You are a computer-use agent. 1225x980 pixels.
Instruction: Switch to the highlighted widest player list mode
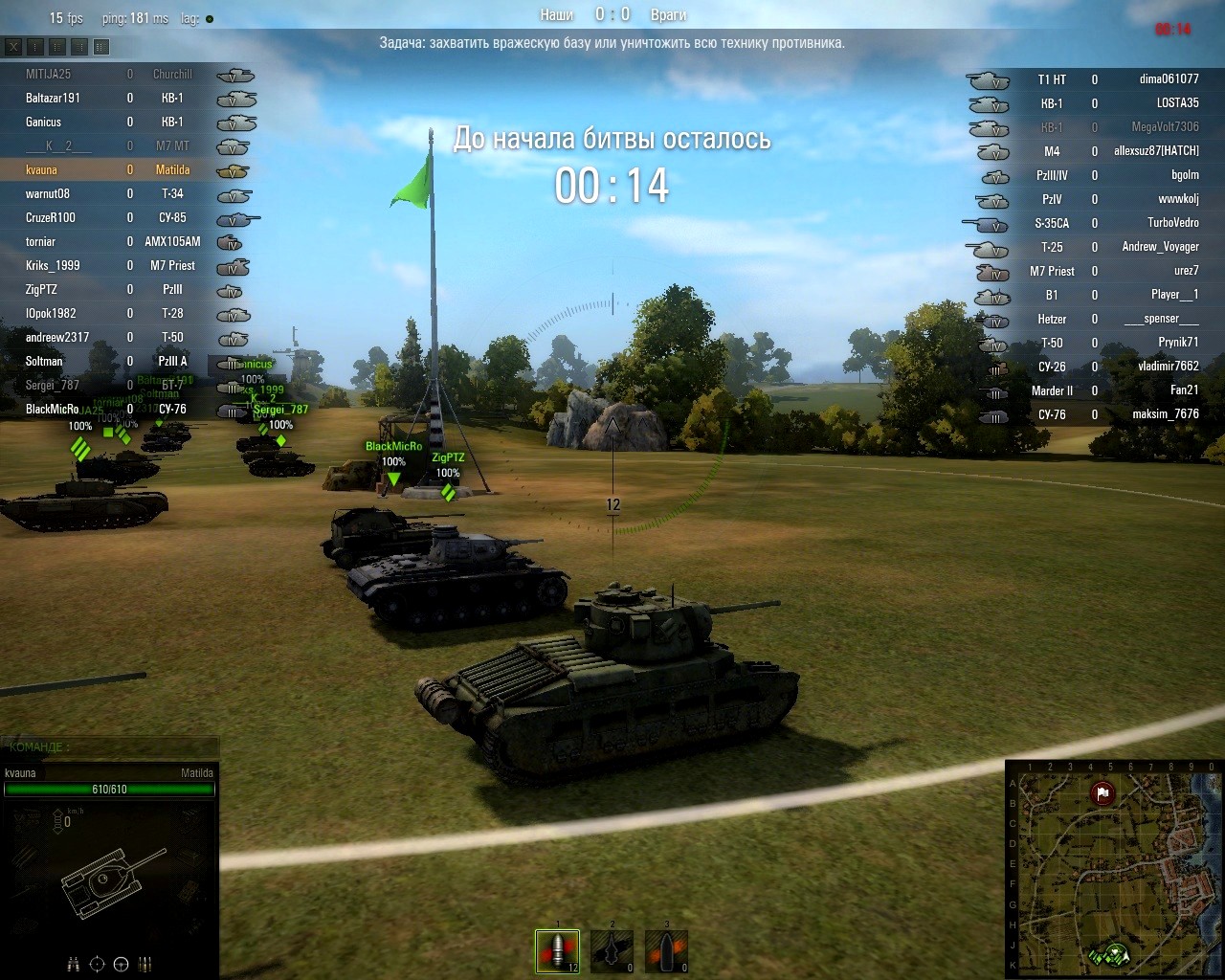(x=101, y=46)
